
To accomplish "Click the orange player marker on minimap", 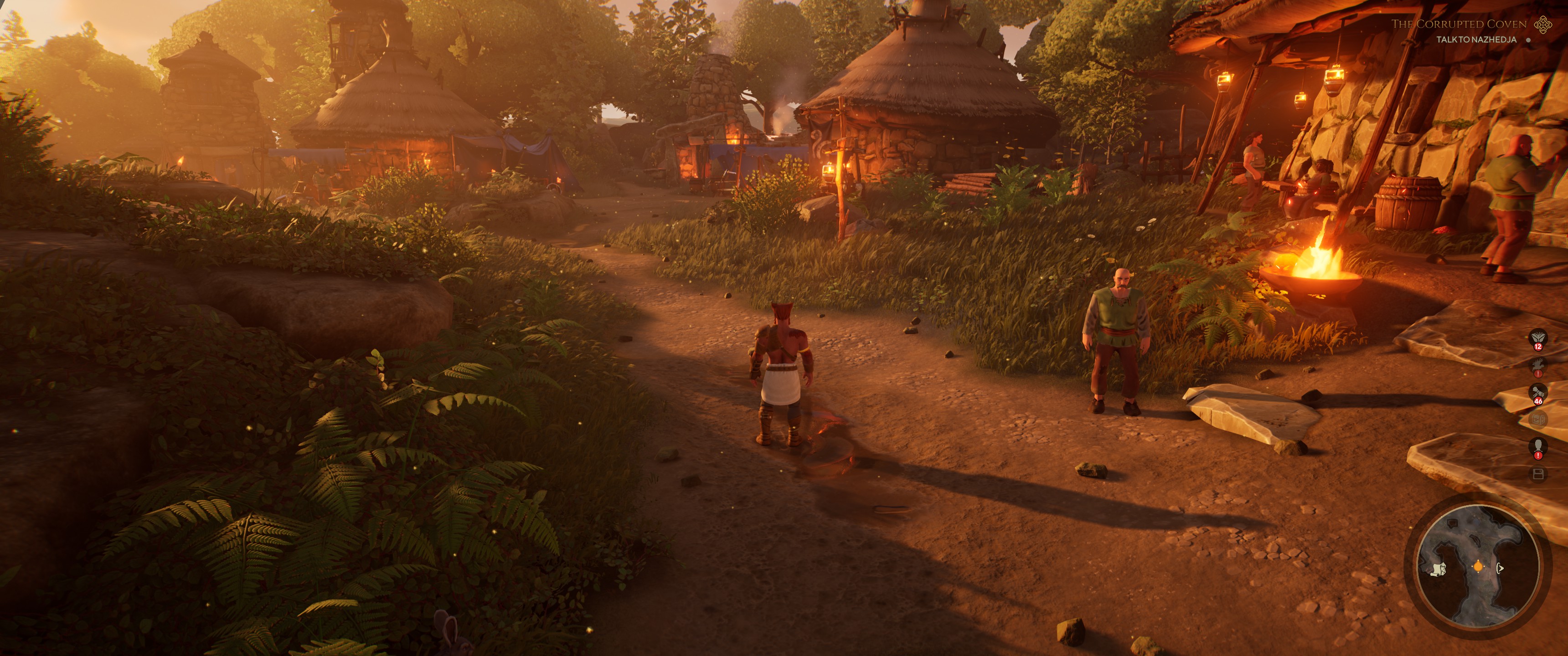I will click(x=1479, y=567).
